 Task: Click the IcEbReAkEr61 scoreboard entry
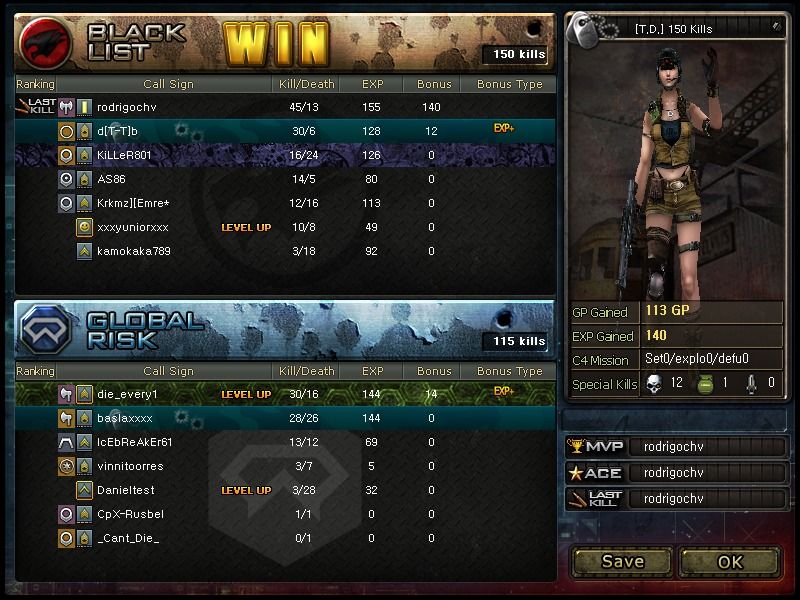point(285,442)
